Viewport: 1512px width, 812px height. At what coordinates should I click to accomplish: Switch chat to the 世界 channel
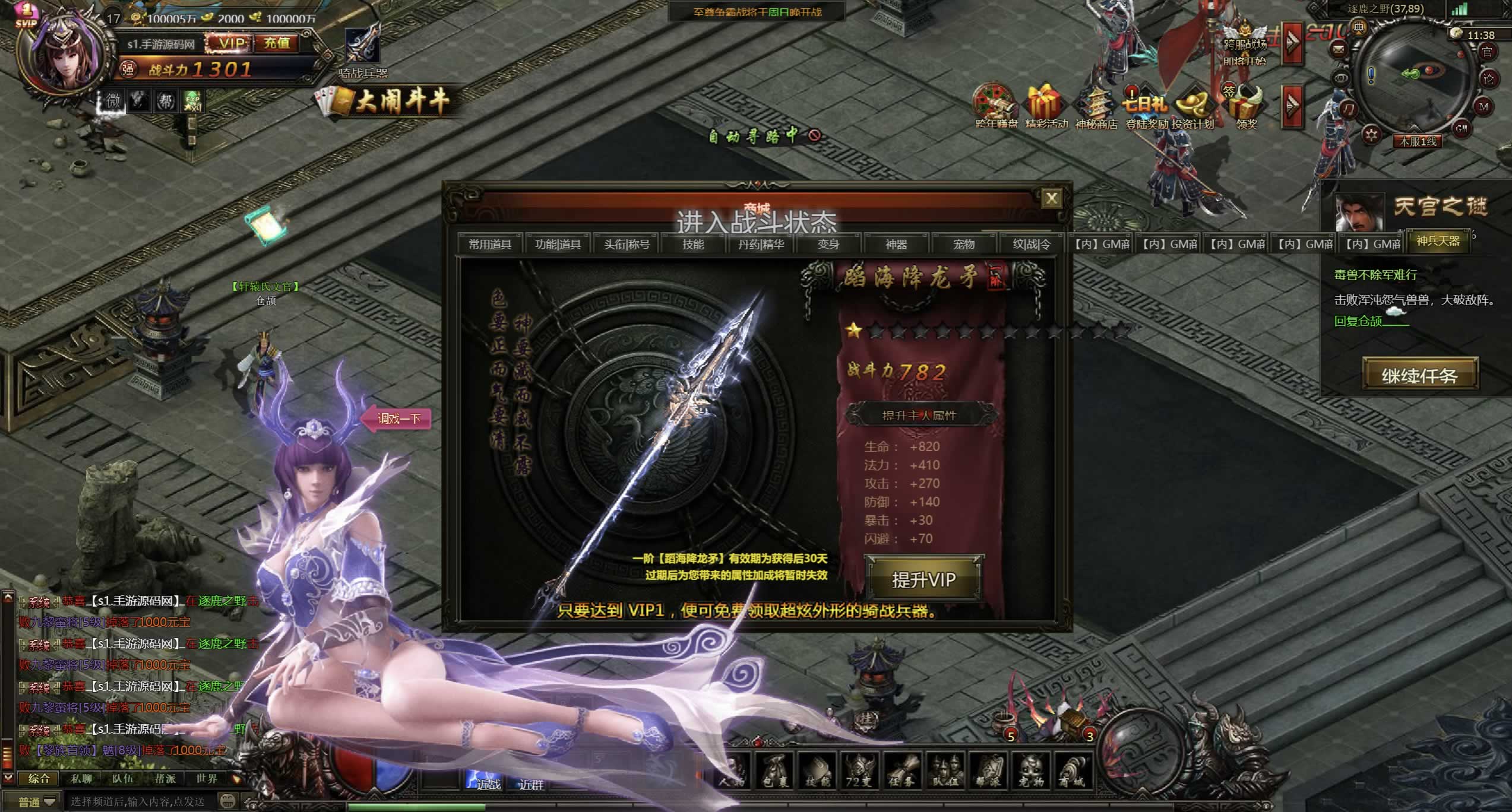pos(206,778)
